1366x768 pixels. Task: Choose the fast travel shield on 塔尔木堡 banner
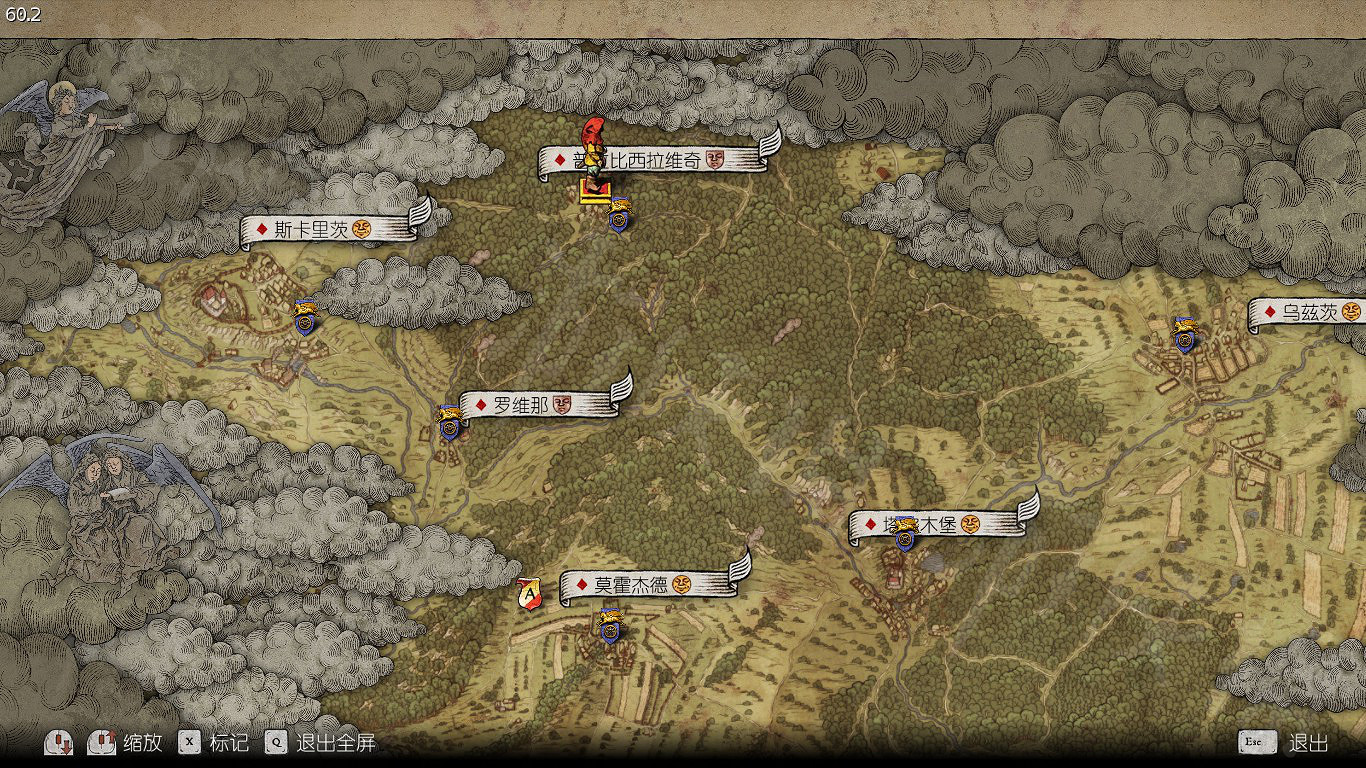(x=906, y=534)
